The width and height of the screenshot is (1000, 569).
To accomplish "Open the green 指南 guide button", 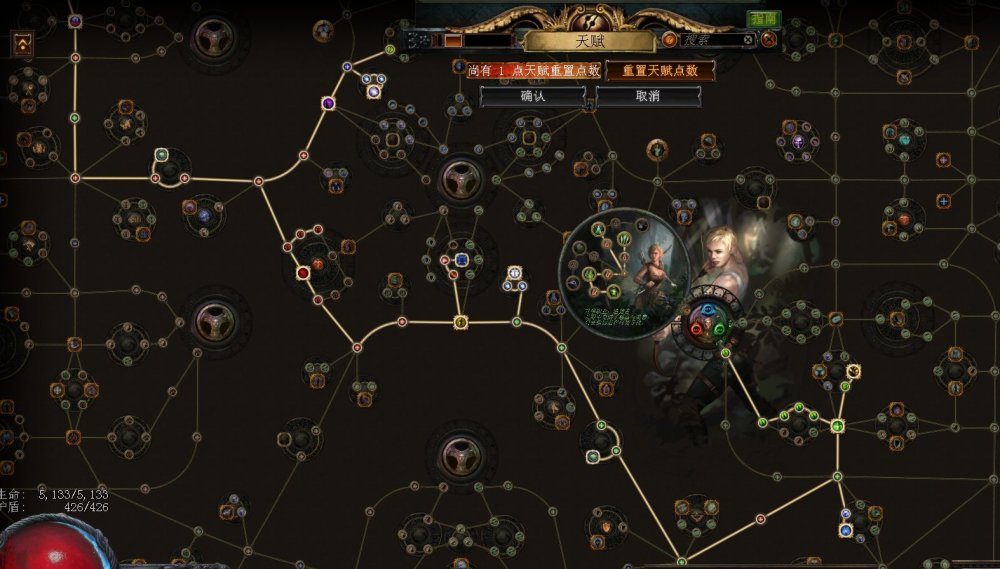I will click(764, 19).
